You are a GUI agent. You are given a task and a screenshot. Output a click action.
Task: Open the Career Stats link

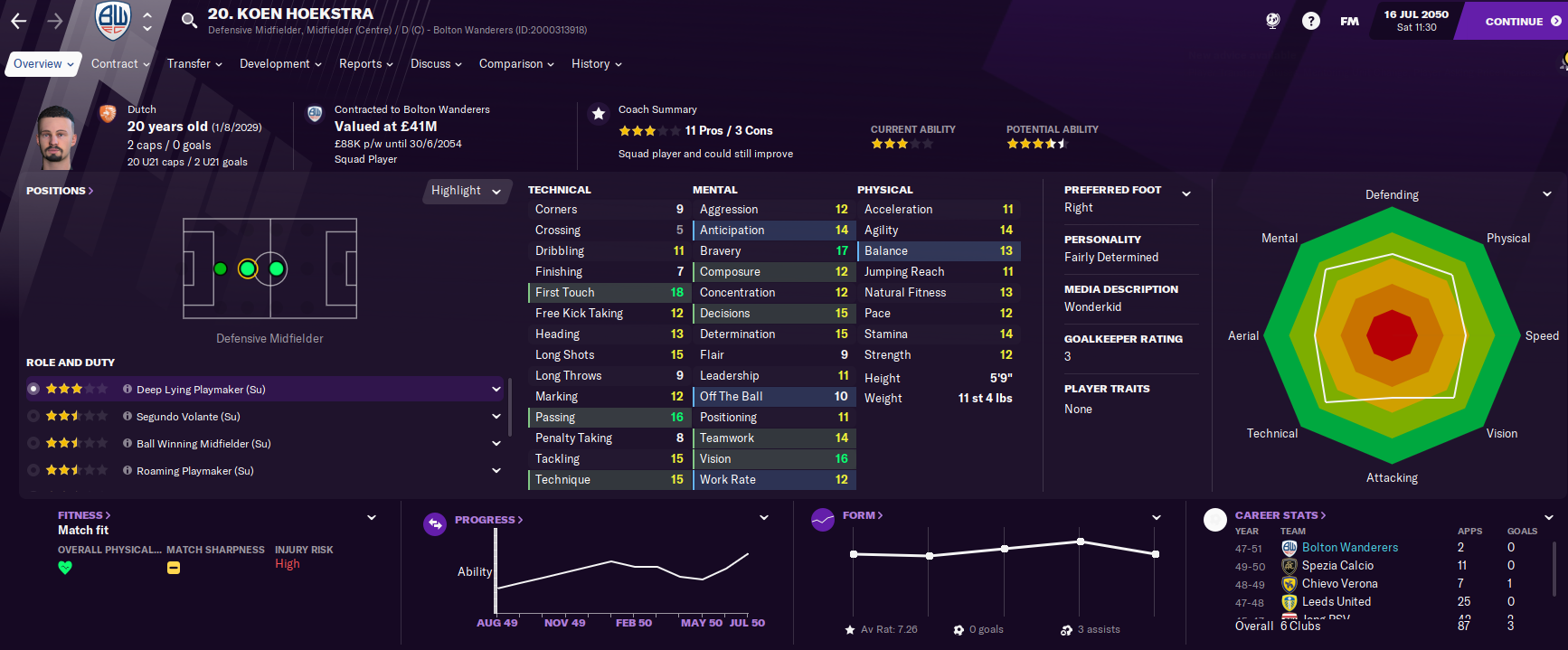pyautogui.click(x=1280, y=515)
